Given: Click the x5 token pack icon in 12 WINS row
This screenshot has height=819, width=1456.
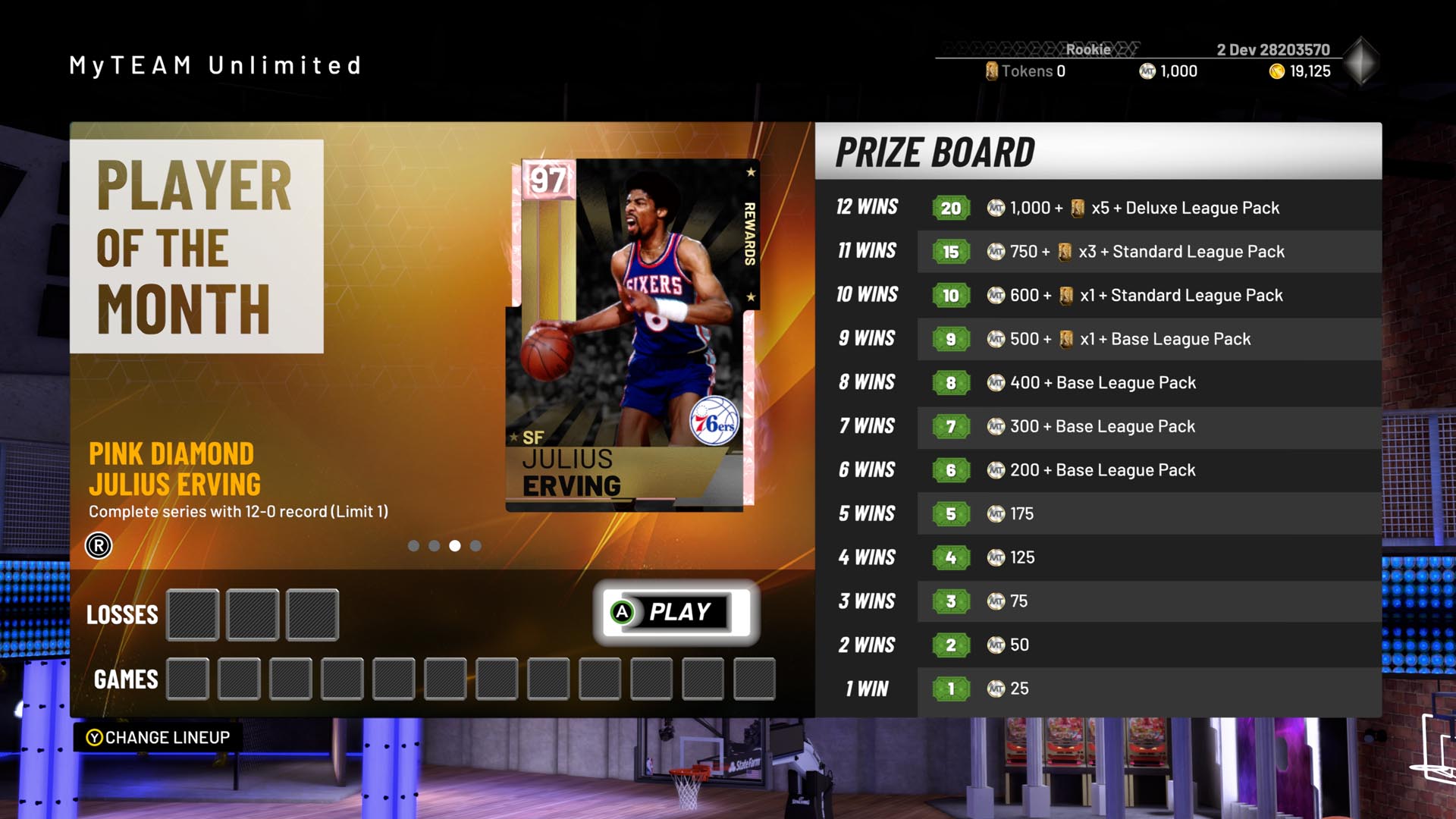Looking at the screenshot, I should tap(1079, 207).
